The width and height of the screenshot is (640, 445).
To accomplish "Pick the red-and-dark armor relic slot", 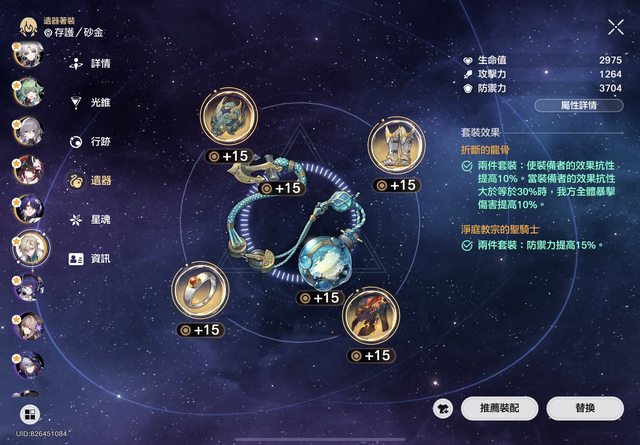I will pos(369,315).
